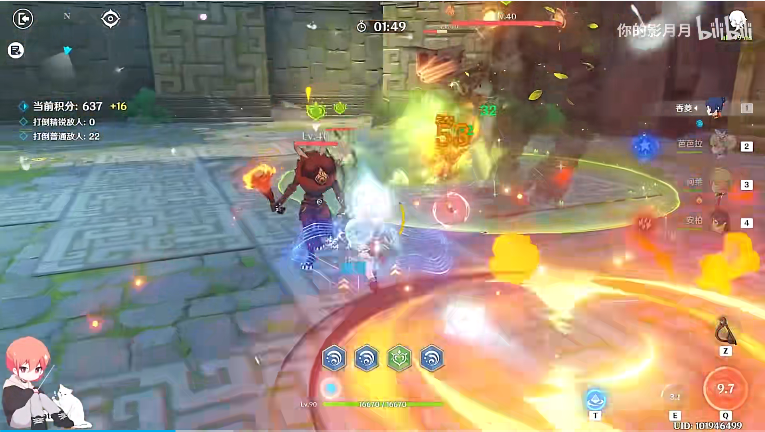Activate the elemental burst showing 9.7
The height and width of the screenshot is (432, 765).
pos(725,389)
